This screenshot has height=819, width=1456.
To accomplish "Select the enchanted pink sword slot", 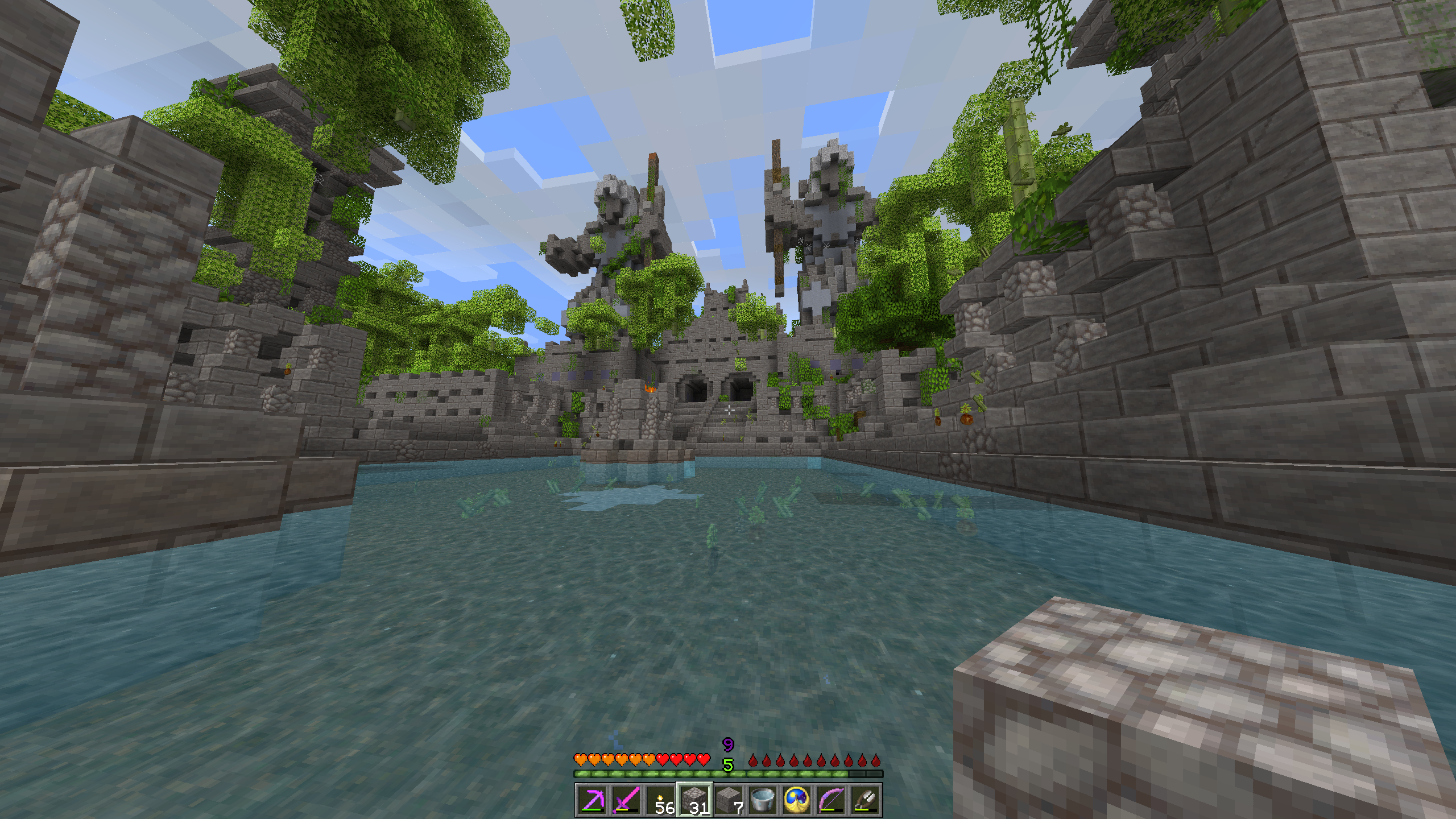I will 626,800.
